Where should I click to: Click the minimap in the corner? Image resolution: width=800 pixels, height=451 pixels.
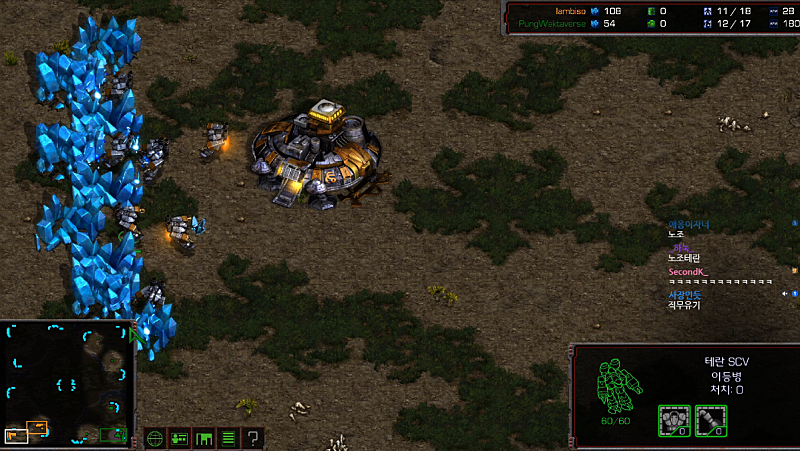(68, 383)
